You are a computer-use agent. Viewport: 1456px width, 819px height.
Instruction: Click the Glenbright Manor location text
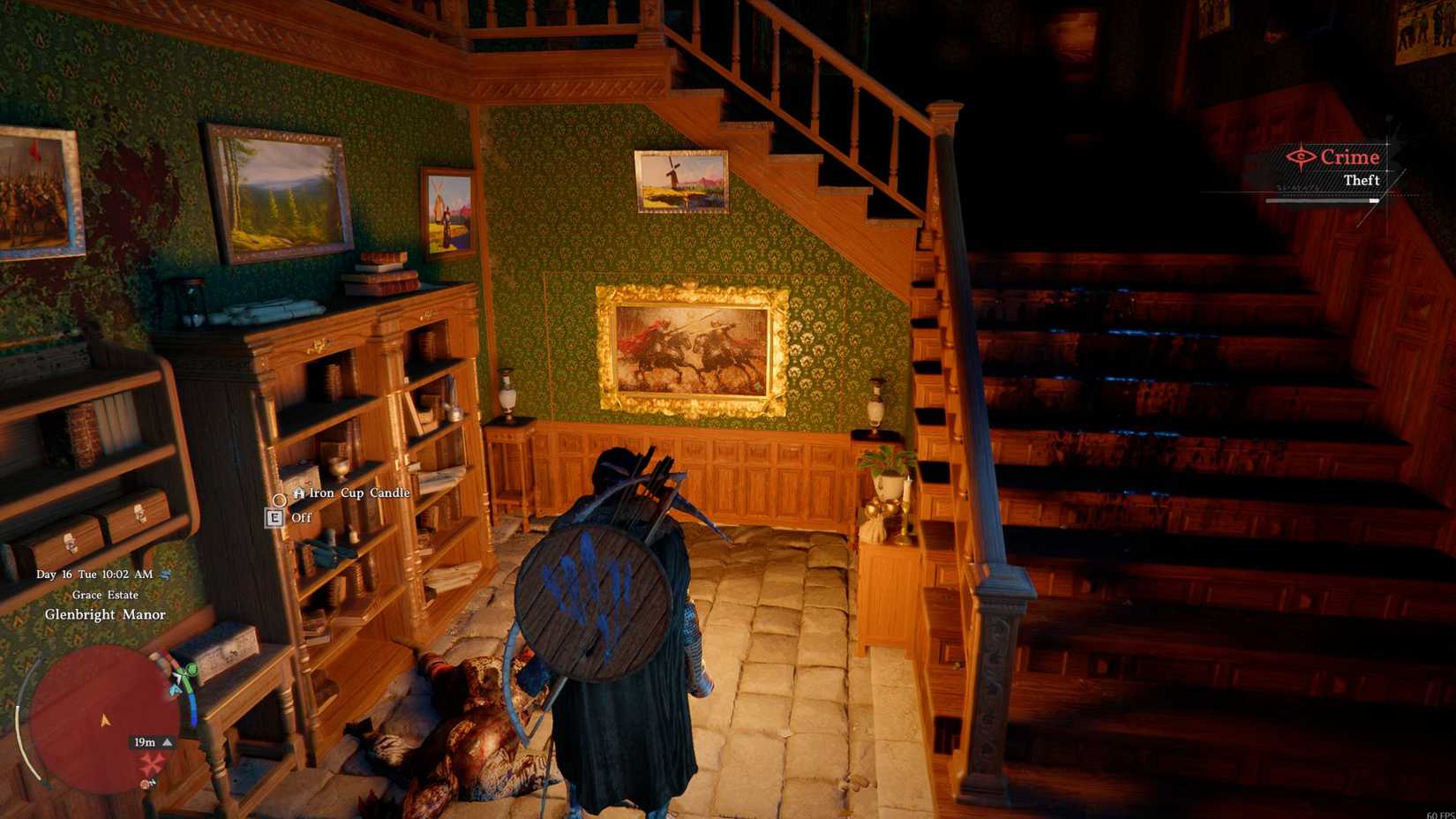pos(107,615)
